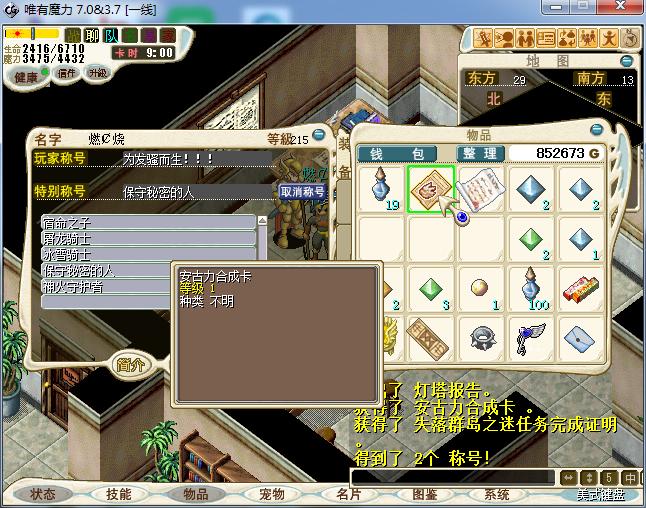
Task: Open the 图鉴 encyclopedia menu
Action: pyautogui.click(x=424, y=494)
